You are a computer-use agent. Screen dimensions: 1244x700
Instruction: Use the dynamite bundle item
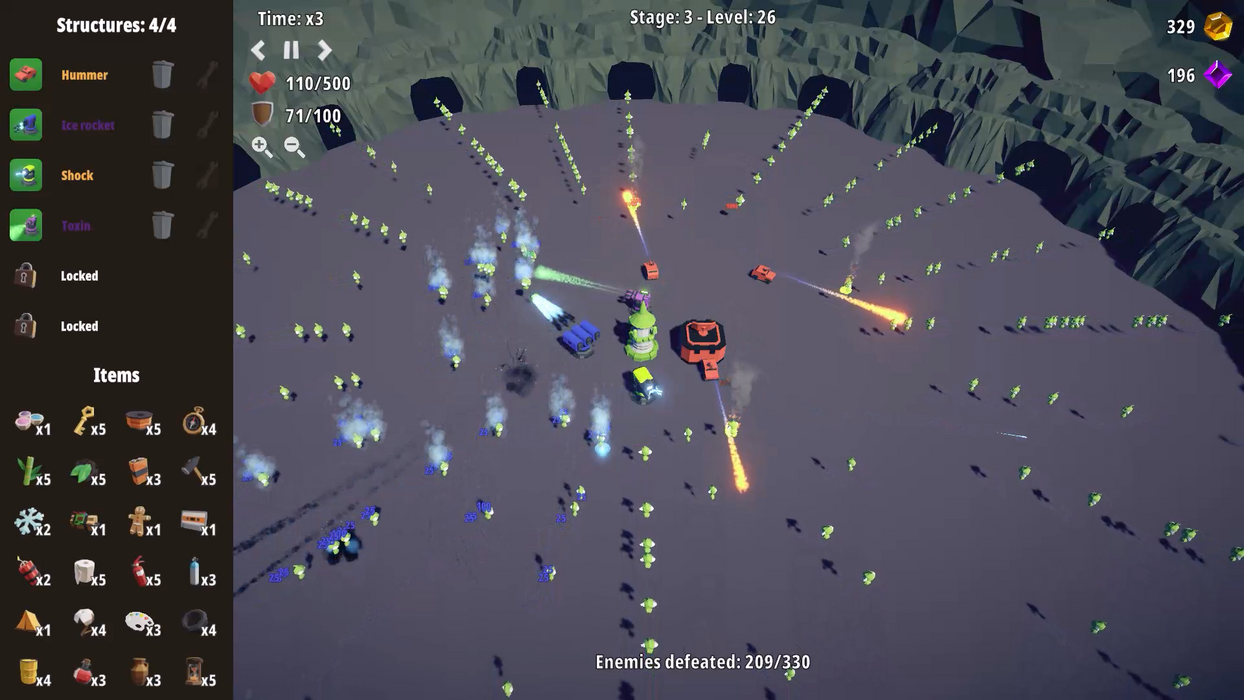pos(28,571)
